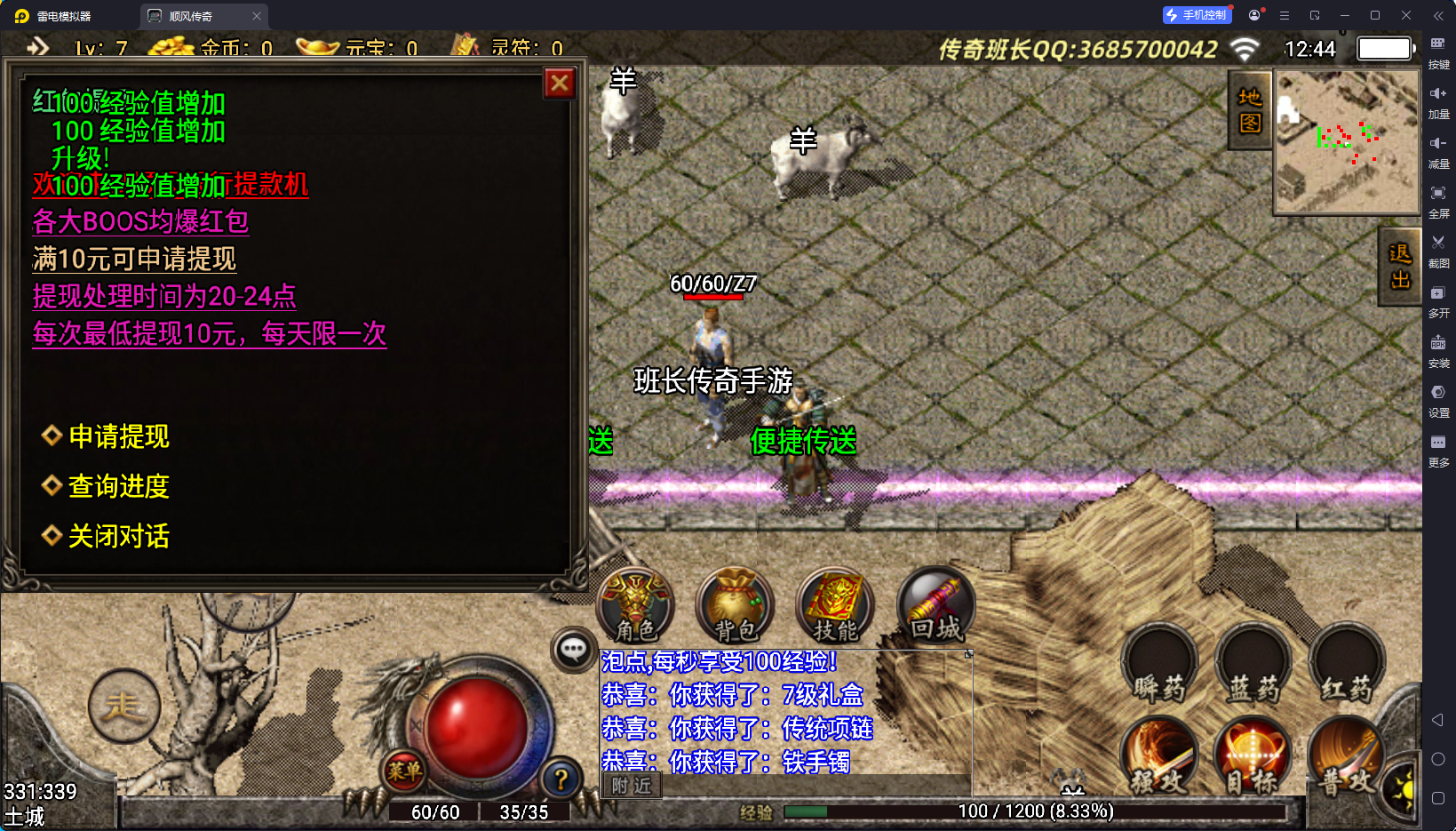Select 查询进度 dialogue option
Screen dimensions: 1456x831
118,486
